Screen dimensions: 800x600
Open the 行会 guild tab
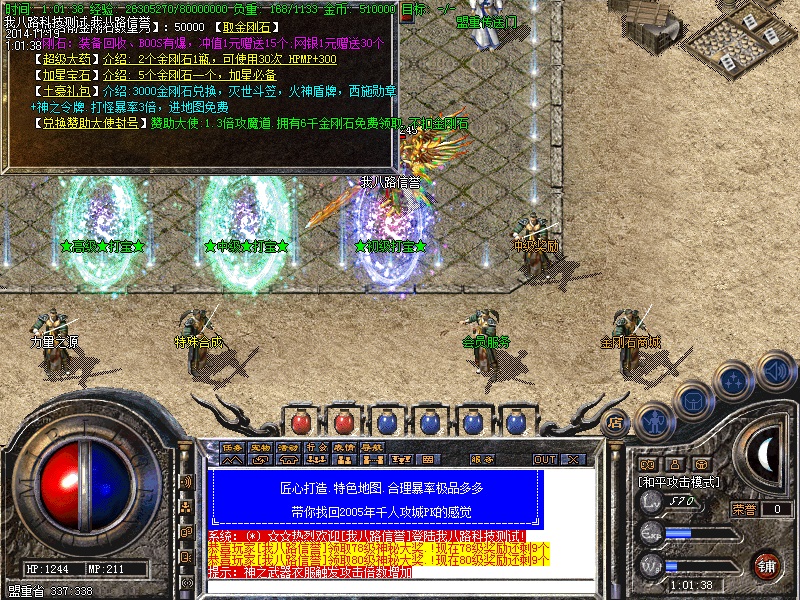point(316,447)
